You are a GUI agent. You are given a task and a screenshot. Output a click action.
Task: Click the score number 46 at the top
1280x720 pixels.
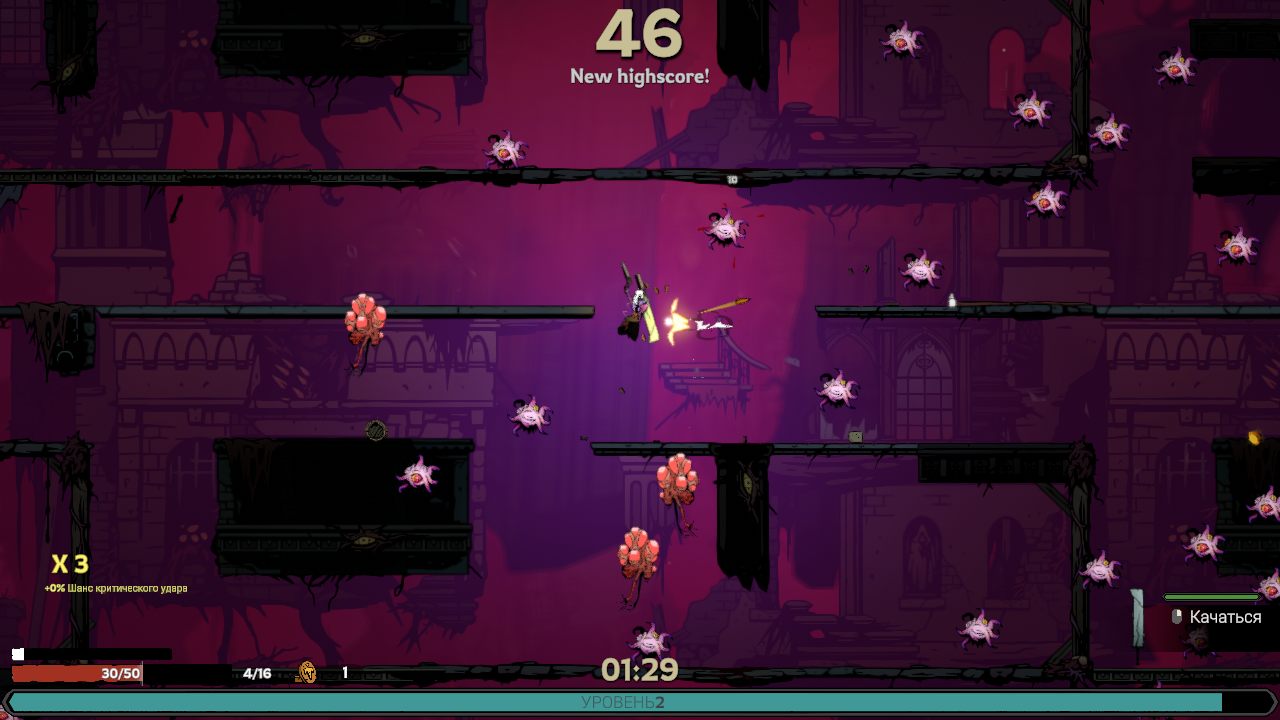(x=640, y=33)
